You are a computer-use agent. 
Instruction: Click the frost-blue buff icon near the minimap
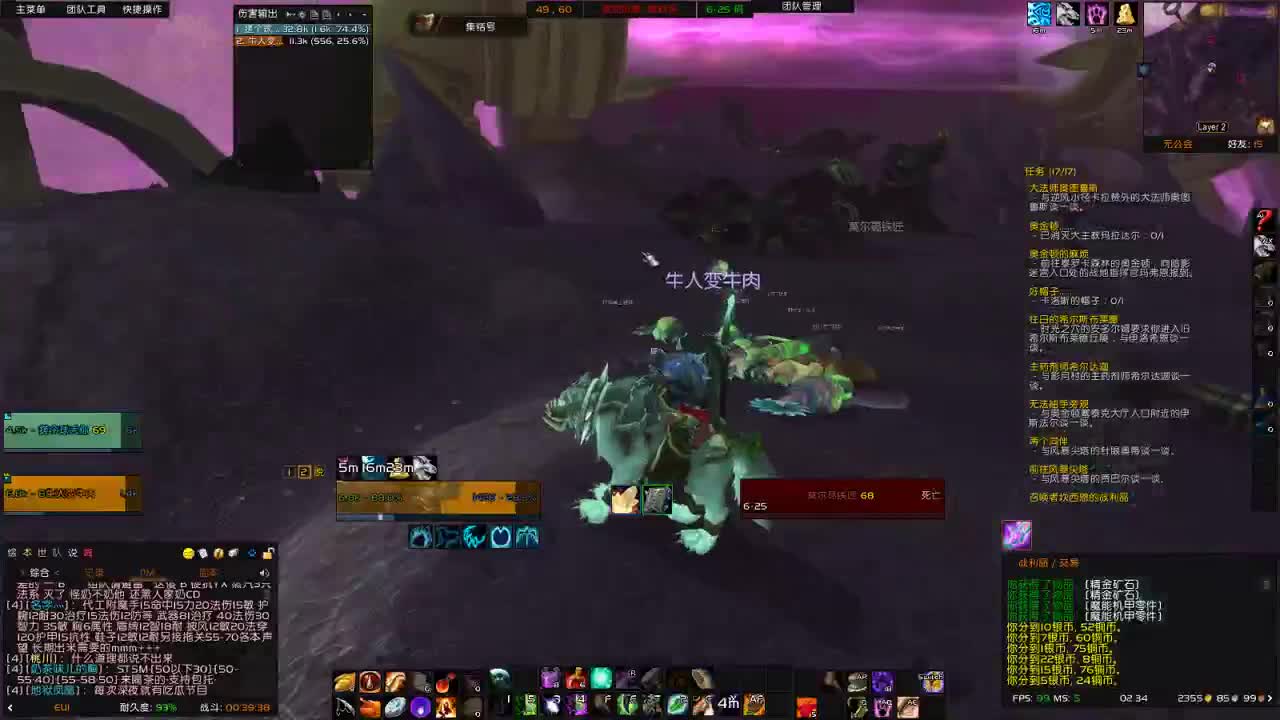point(1039,13)
